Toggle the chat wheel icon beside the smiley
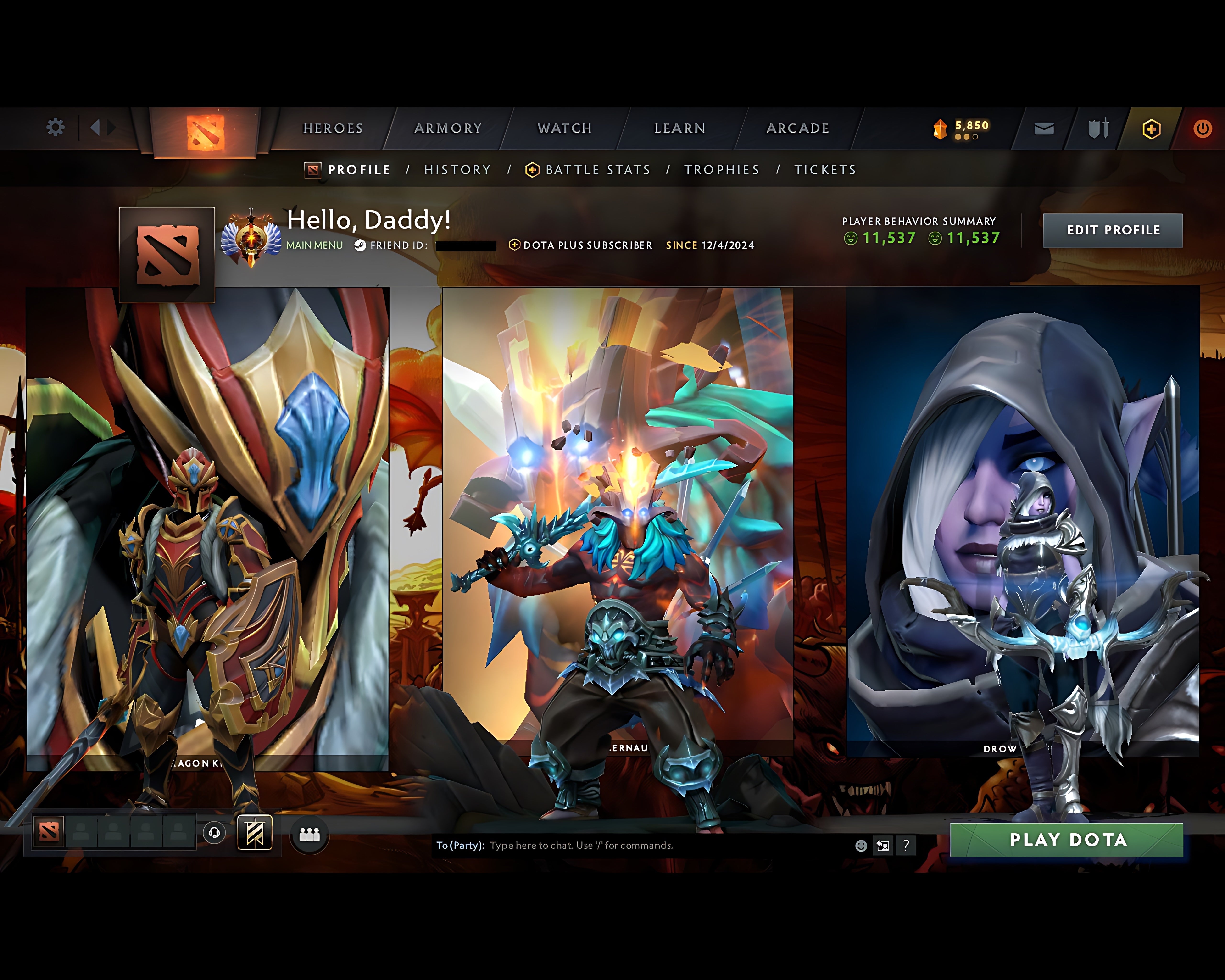This screenshot has width=1225, height=980. tap(882, 845)
